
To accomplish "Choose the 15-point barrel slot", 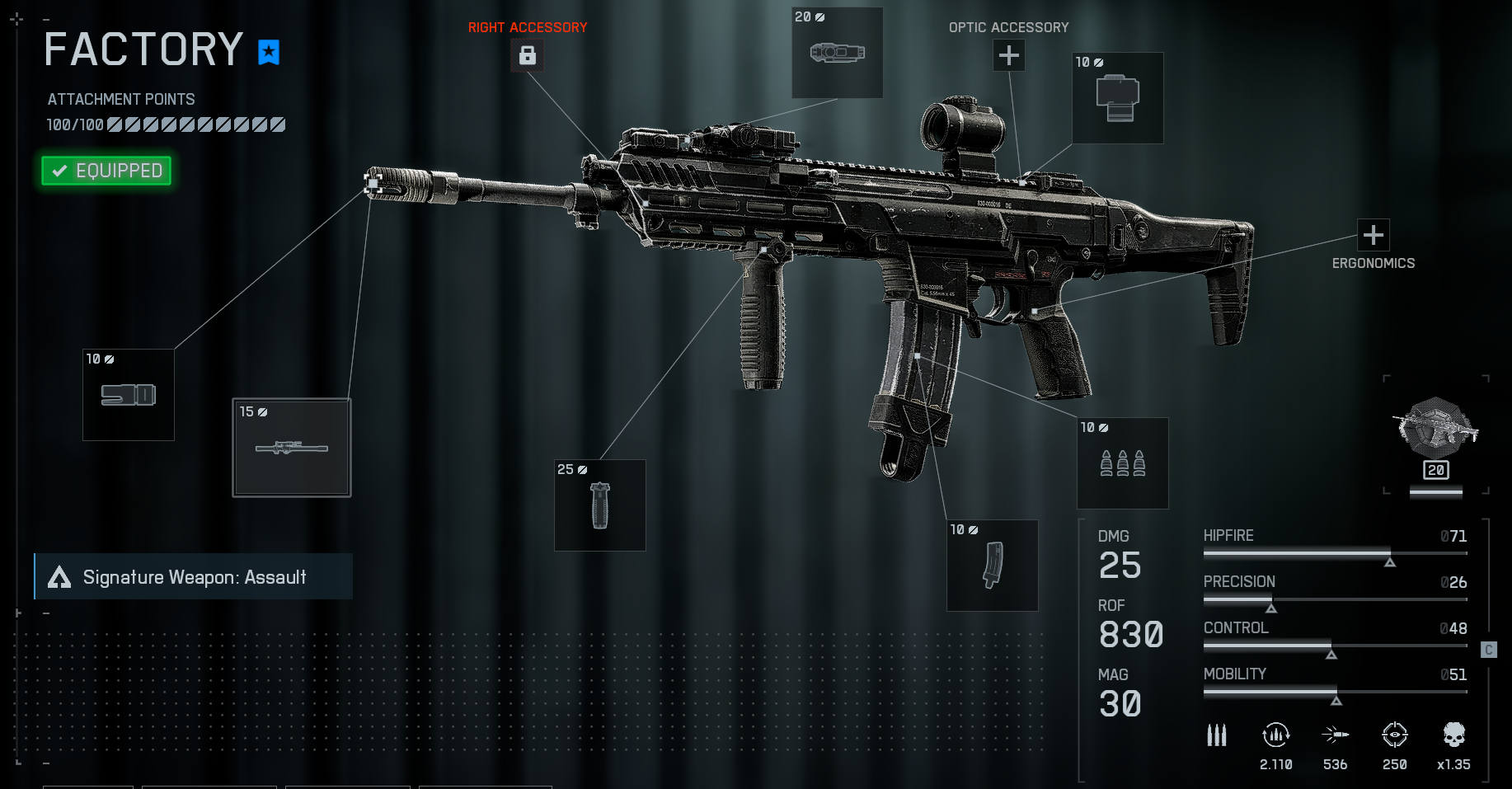I will point(292,448).
